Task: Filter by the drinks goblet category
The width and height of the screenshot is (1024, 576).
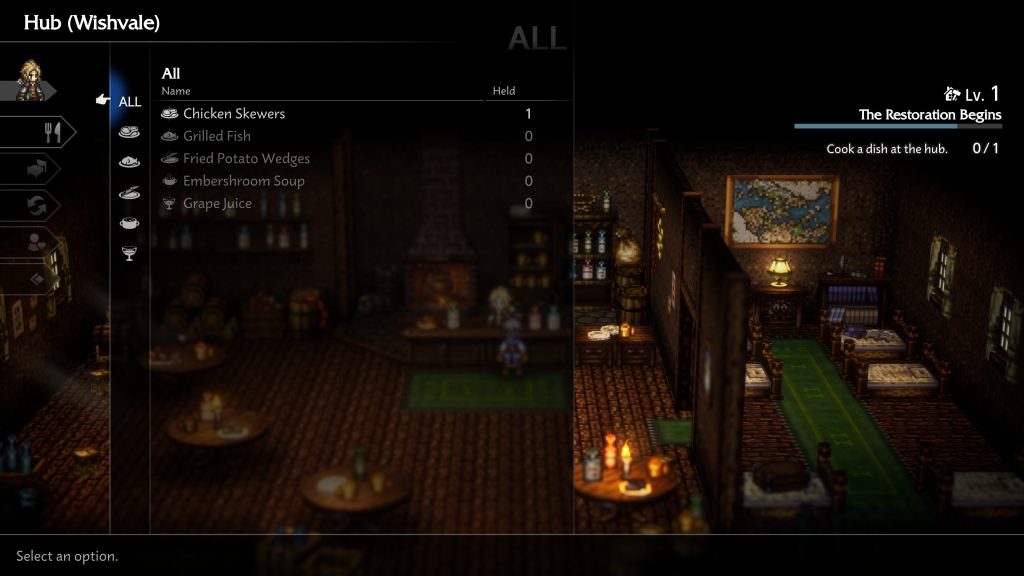Action: (129, 254)
